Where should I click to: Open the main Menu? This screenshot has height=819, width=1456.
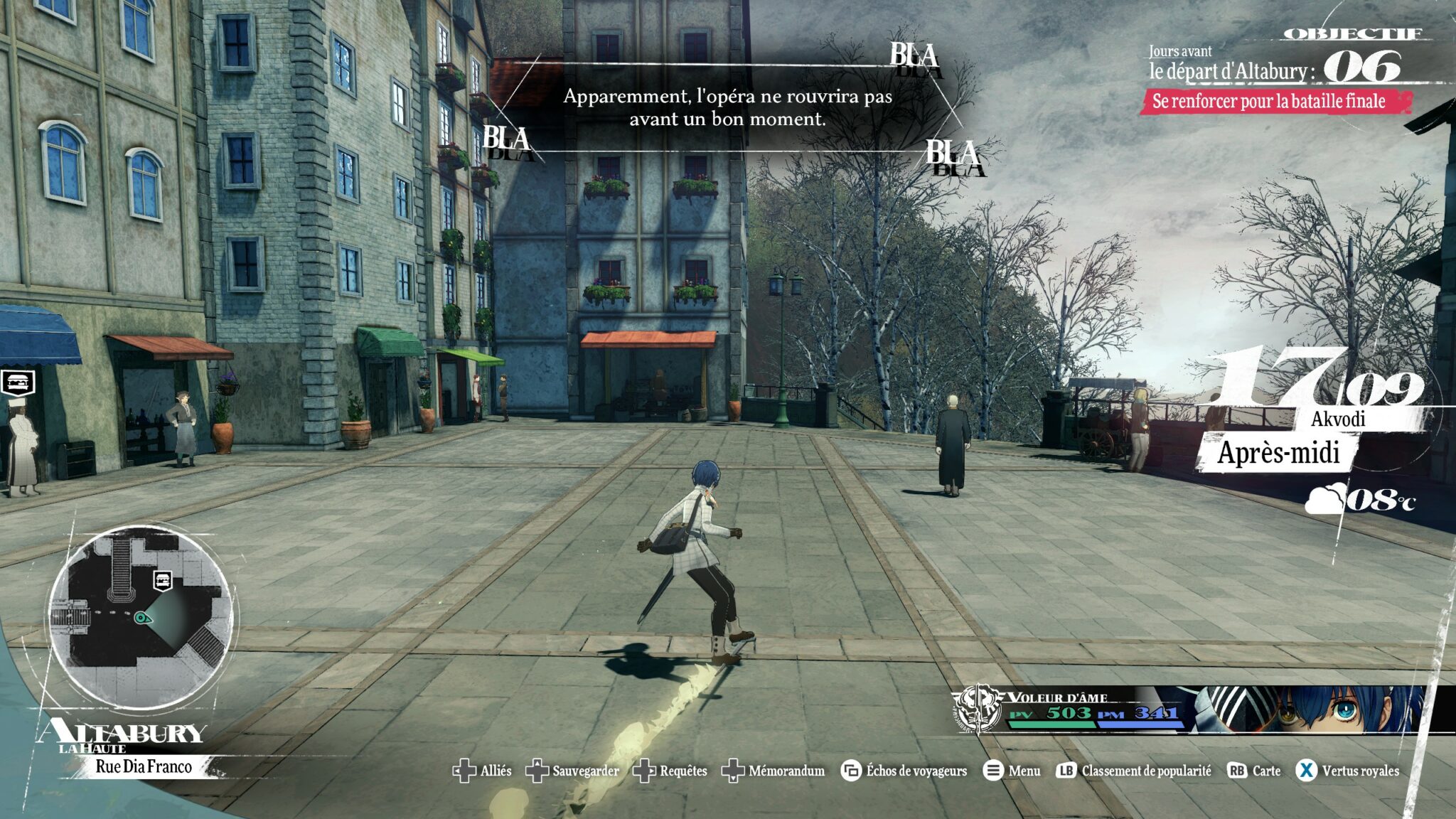pos(1012,771)
